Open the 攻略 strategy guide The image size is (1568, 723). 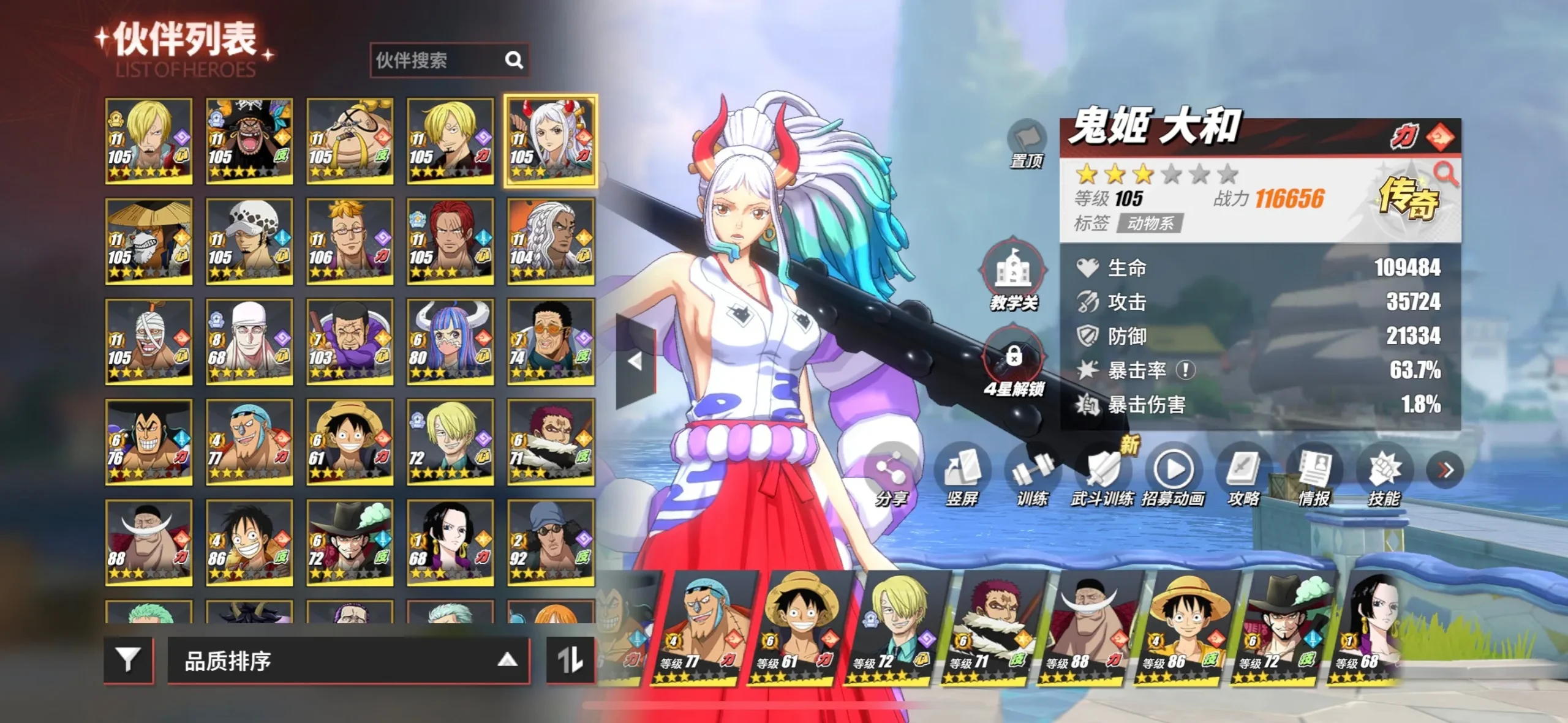coord(1243,474)
